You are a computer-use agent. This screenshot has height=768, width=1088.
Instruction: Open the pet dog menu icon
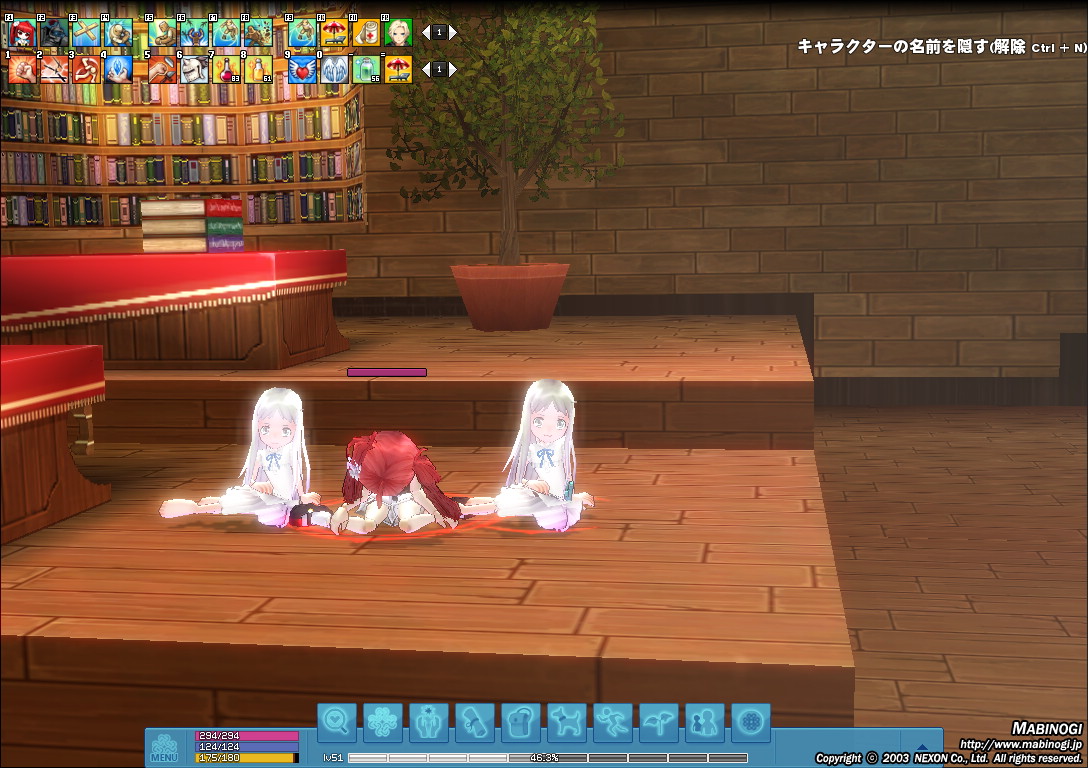click(x=567, y=721)
